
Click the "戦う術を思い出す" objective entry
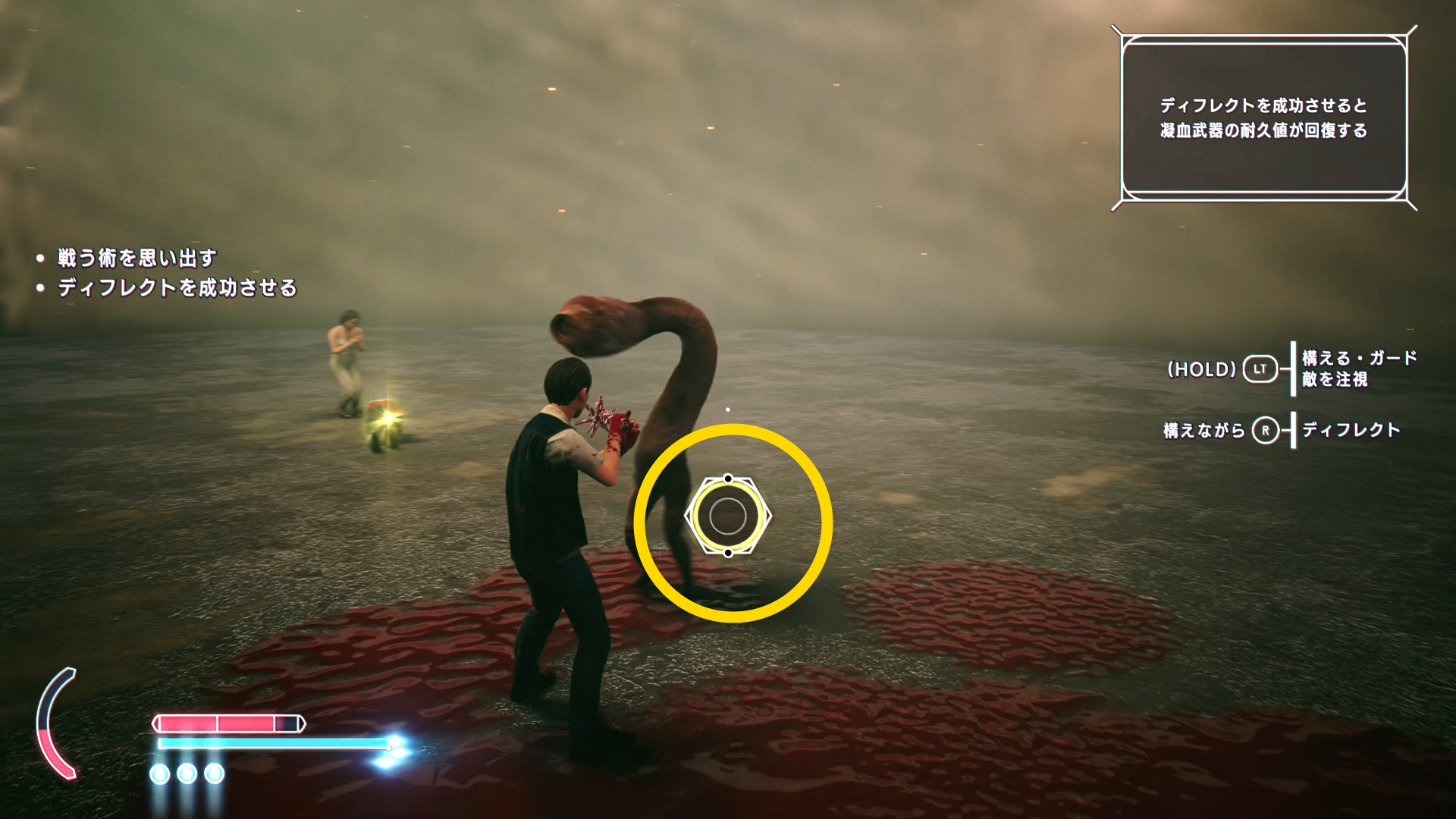pyautogui.click(x=137, y=259)
